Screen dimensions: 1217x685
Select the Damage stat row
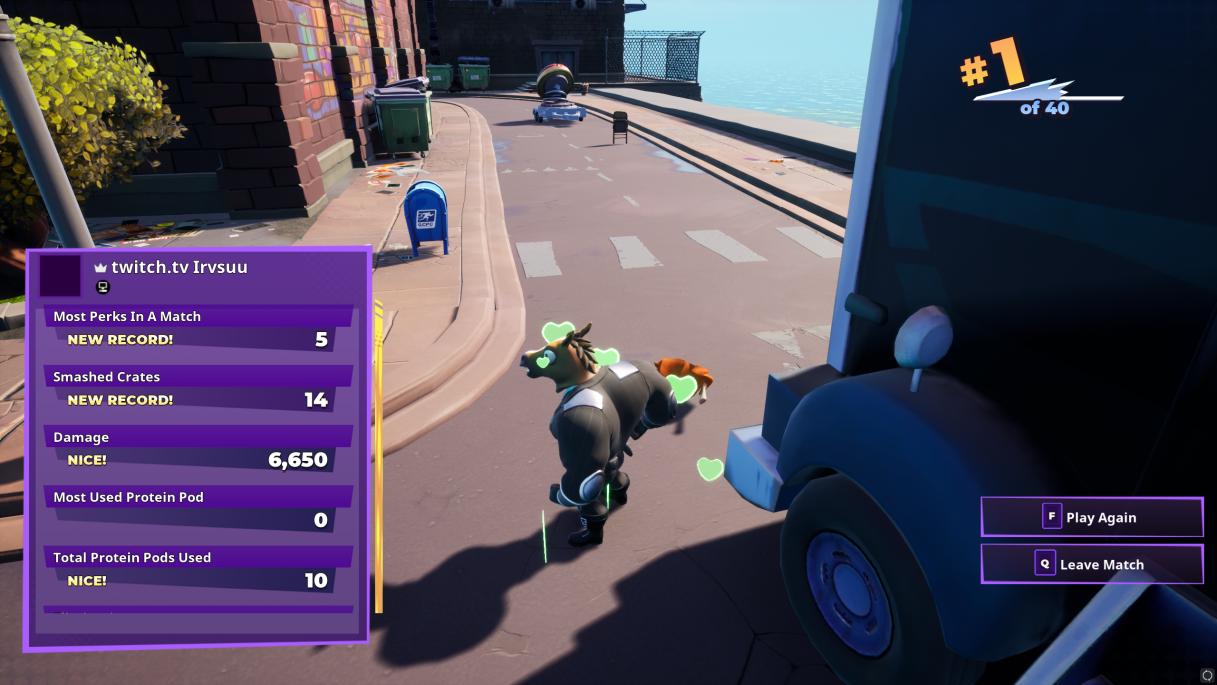coord(198,449)
